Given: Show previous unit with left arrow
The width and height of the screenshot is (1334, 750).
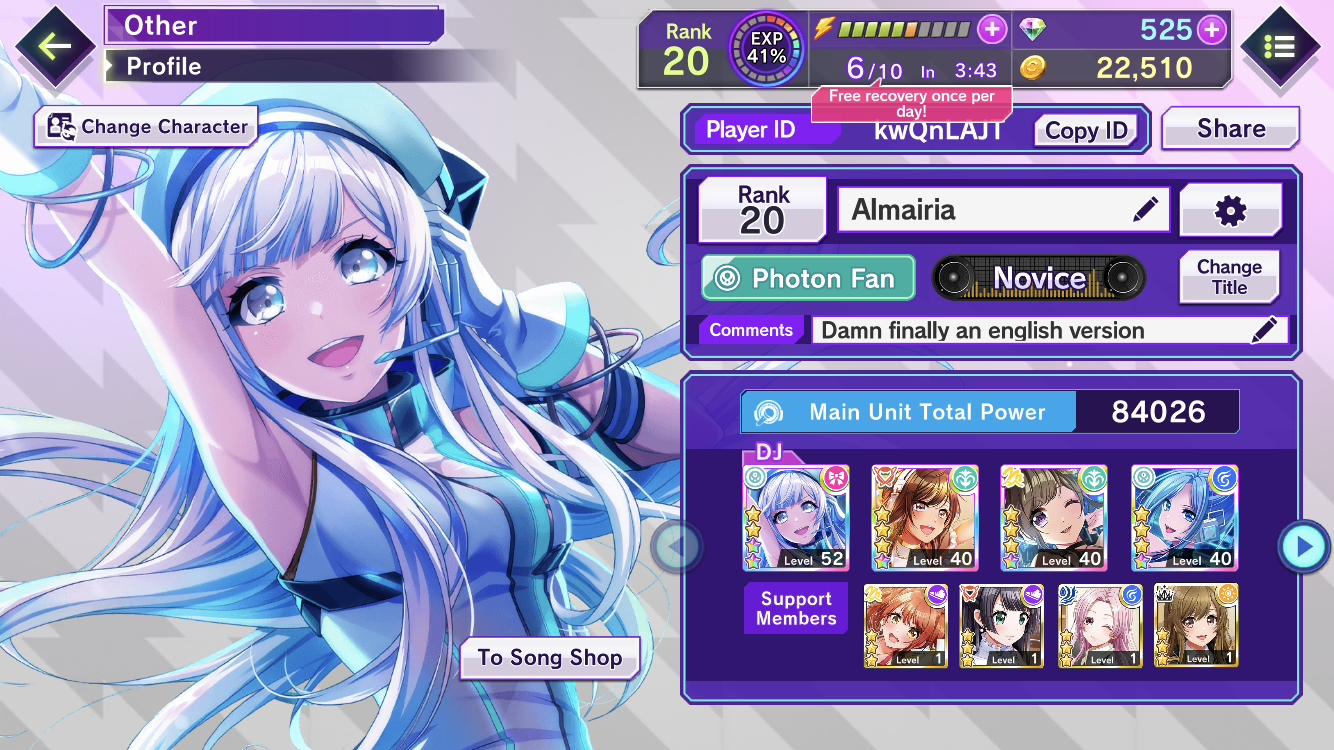Looking at the screenshot, I should point(676,546).
